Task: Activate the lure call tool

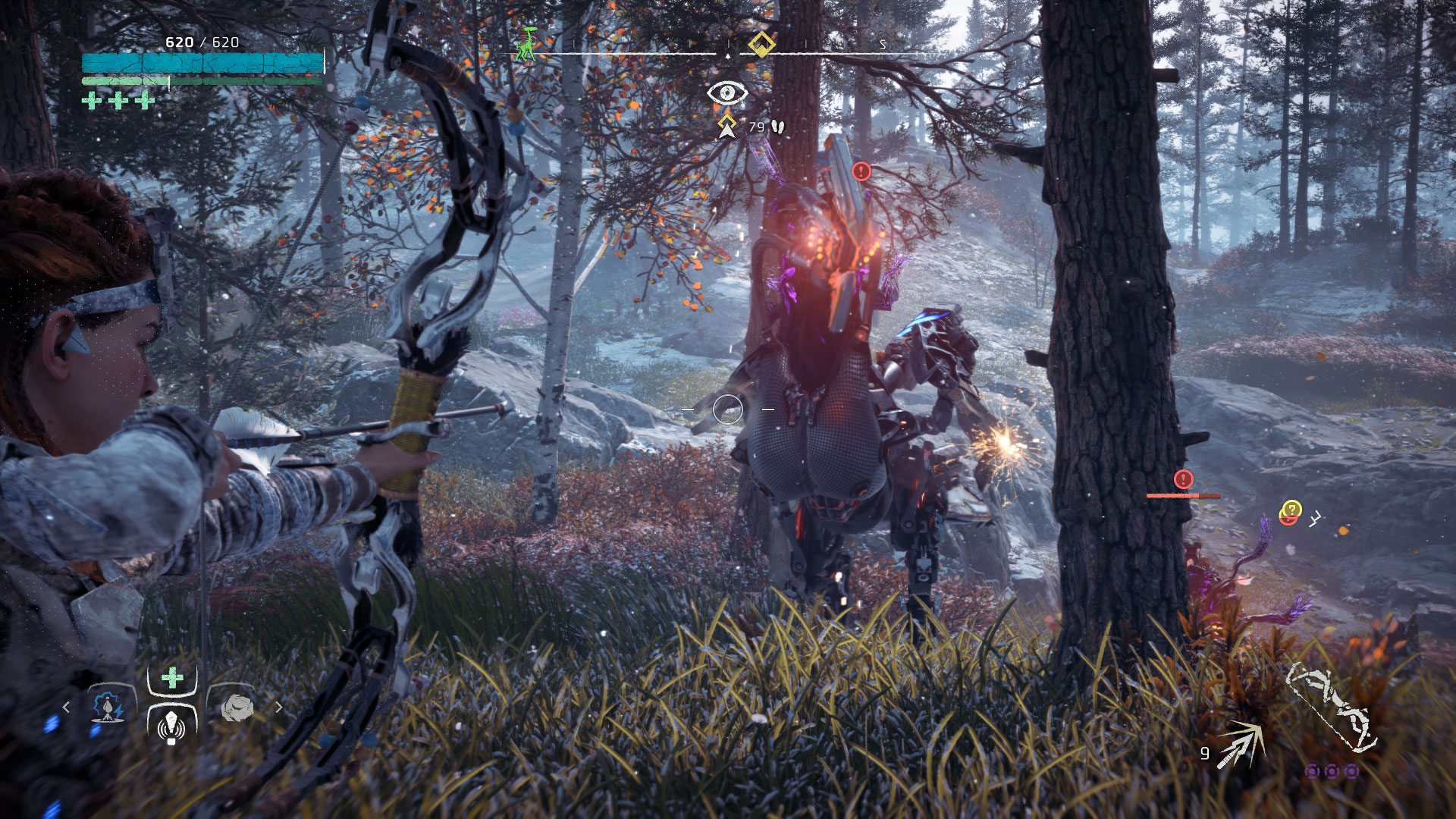Action: point(172,725)
